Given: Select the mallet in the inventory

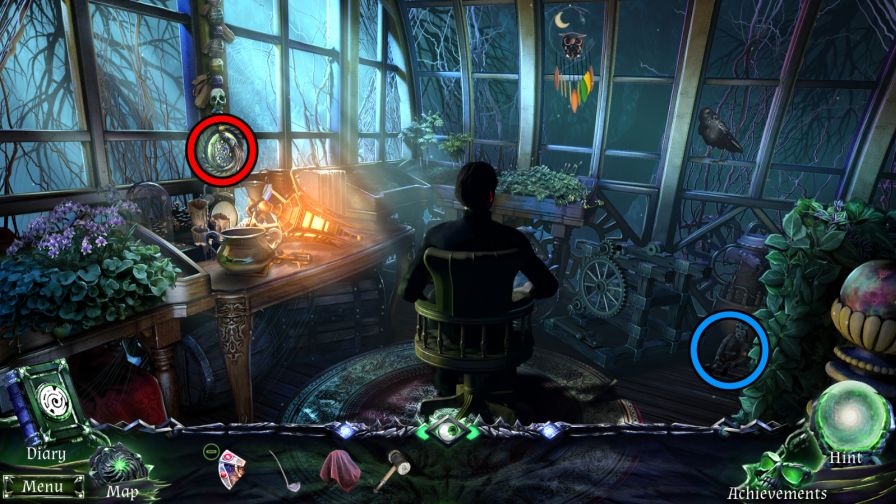Looking at the screenshot, I should coord(391,468).
